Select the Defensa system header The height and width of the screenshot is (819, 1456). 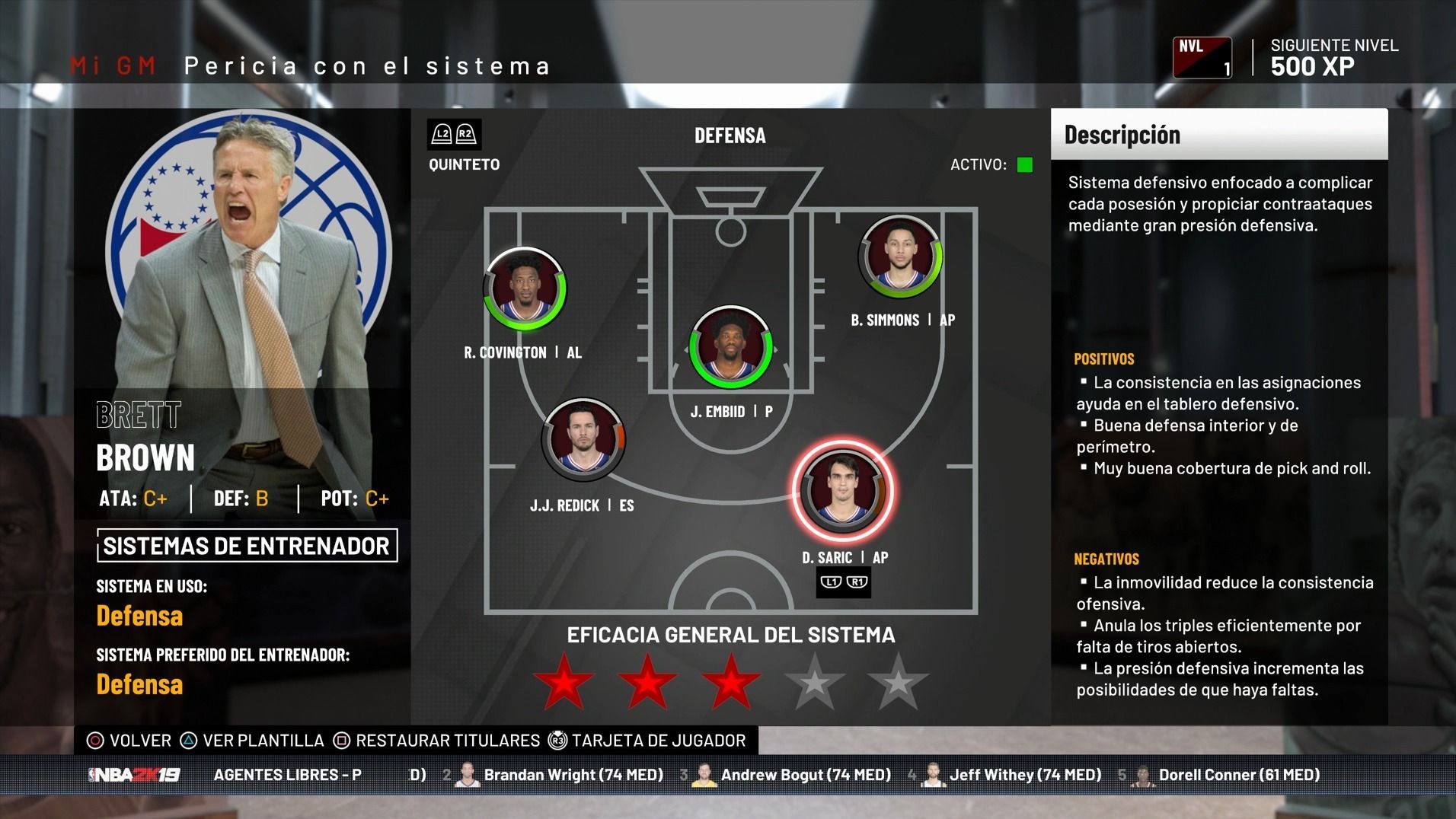(730, 135)
